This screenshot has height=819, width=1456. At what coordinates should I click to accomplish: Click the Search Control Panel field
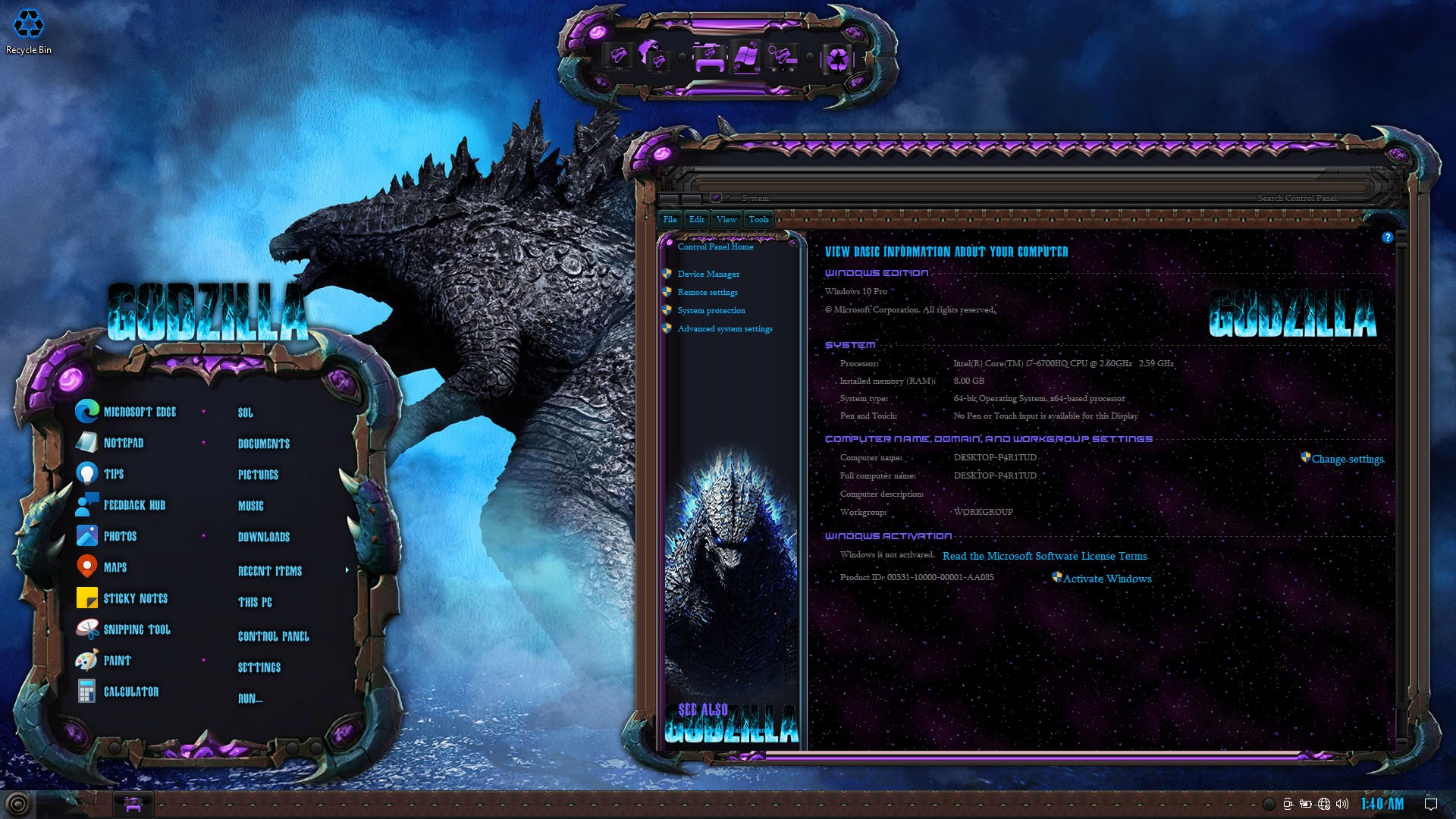tap(1297, 198)
